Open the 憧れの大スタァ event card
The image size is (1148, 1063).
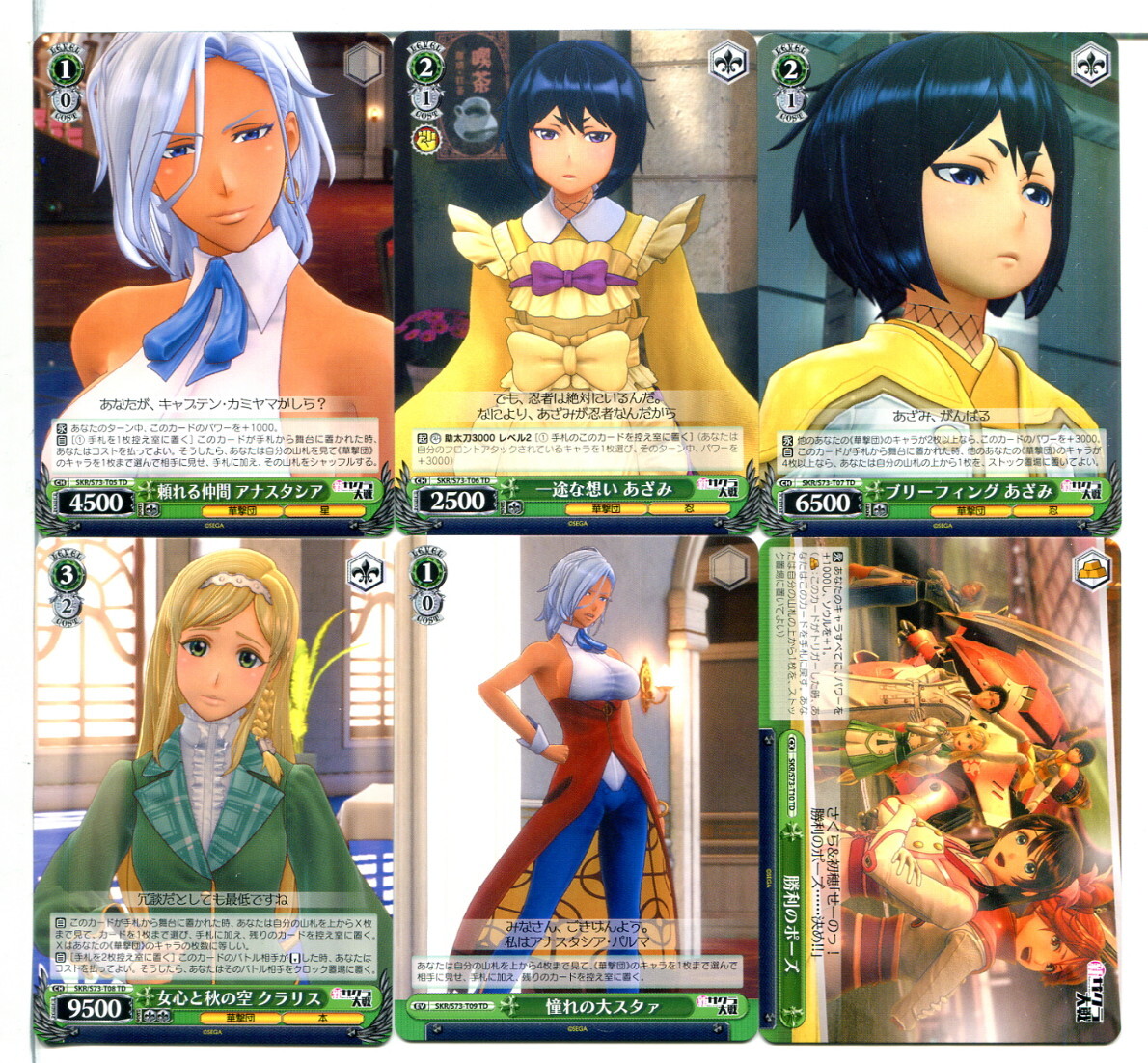575,791
